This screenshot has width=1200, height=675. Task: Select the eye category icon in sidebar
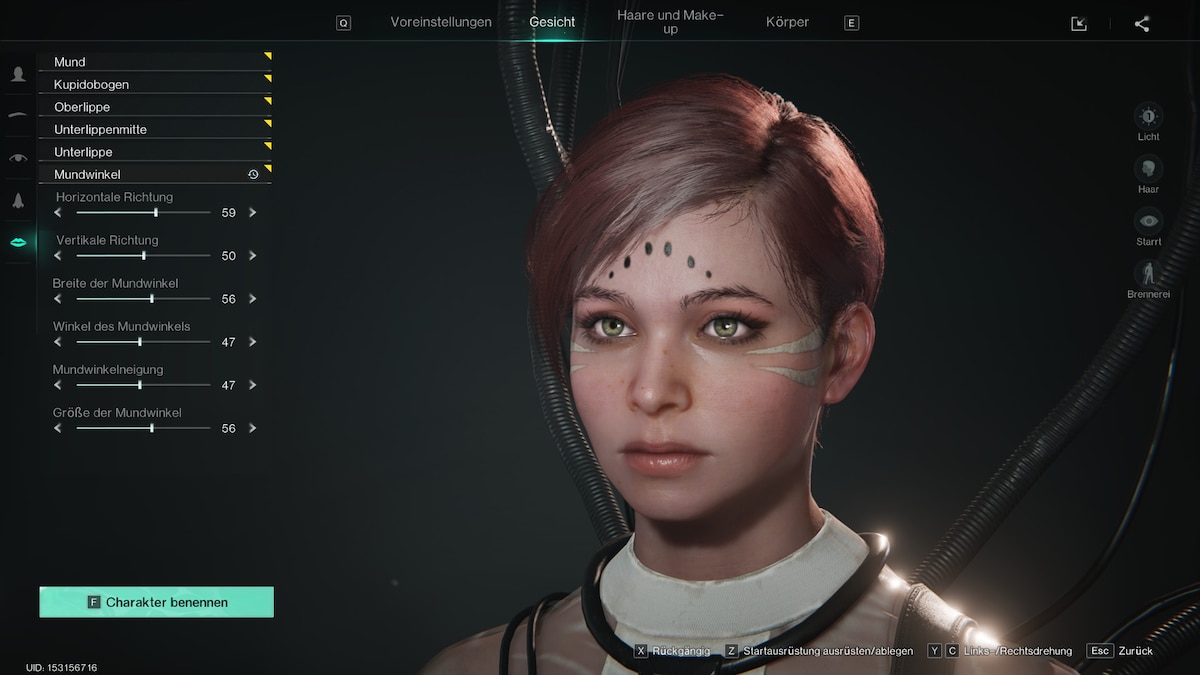tap(18, 158)
